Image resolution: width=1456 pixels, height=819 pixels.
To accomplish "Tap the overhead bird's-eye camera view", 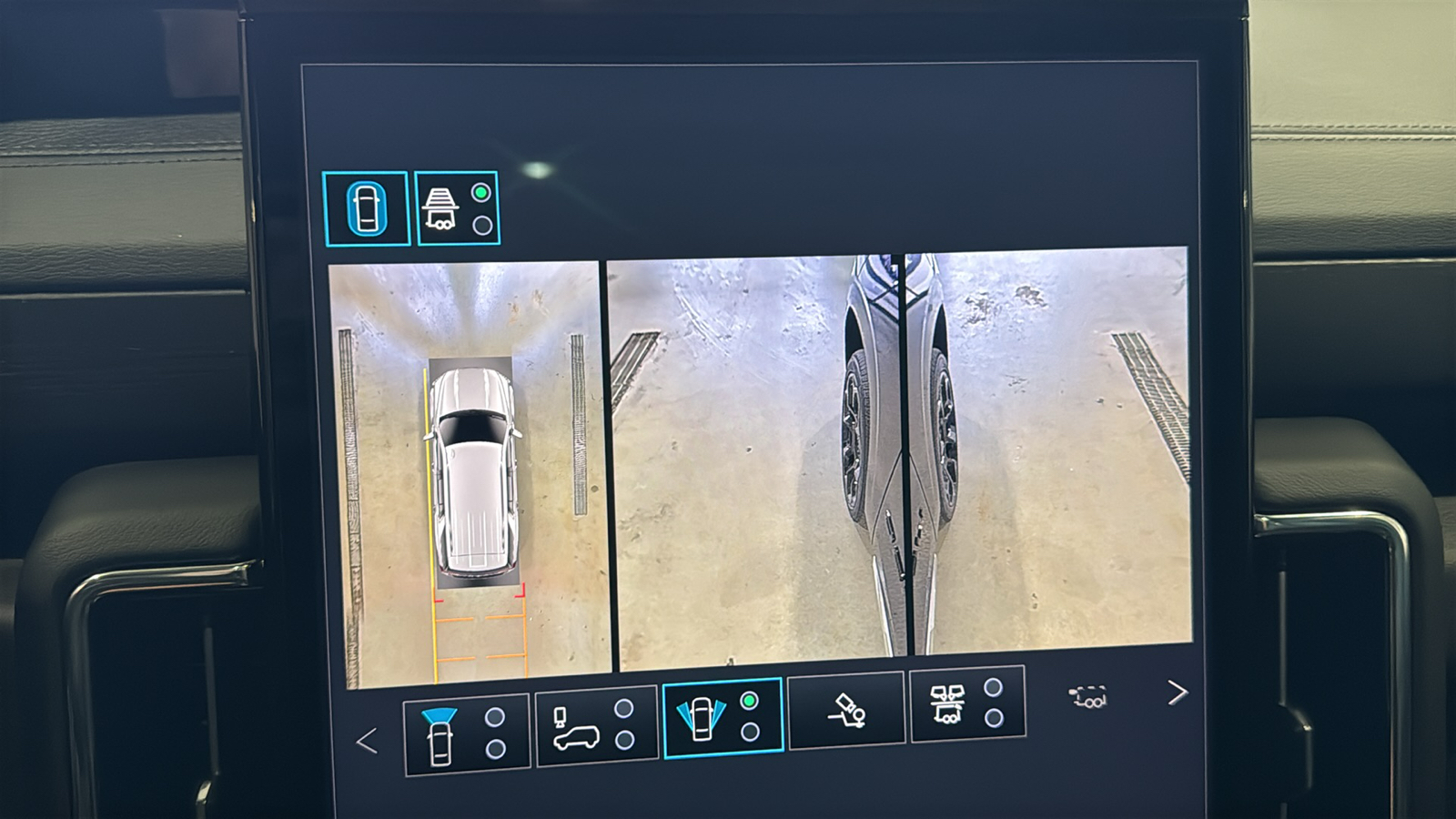I will pyautogui.click(x=470, y=473).
